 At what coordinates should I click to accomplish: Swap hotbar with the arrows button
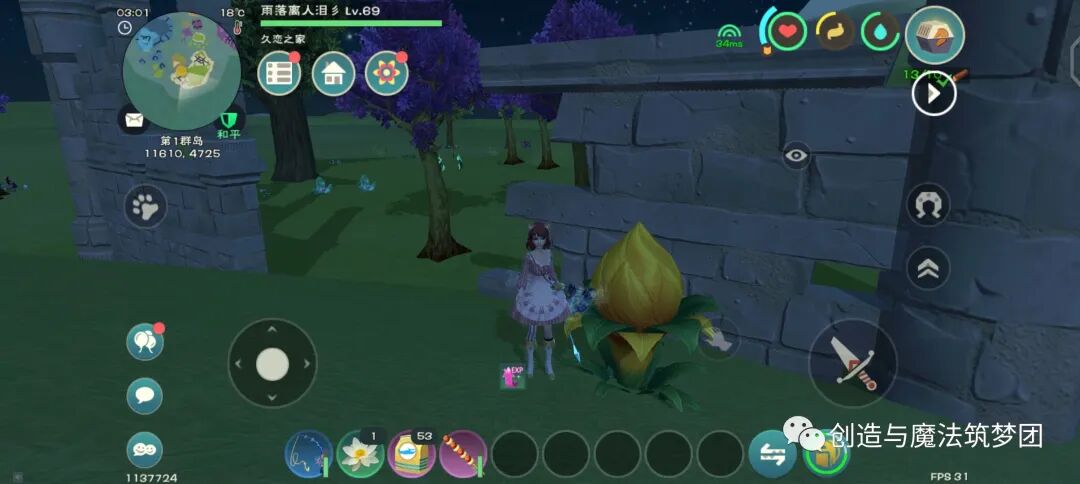(773, 454)
